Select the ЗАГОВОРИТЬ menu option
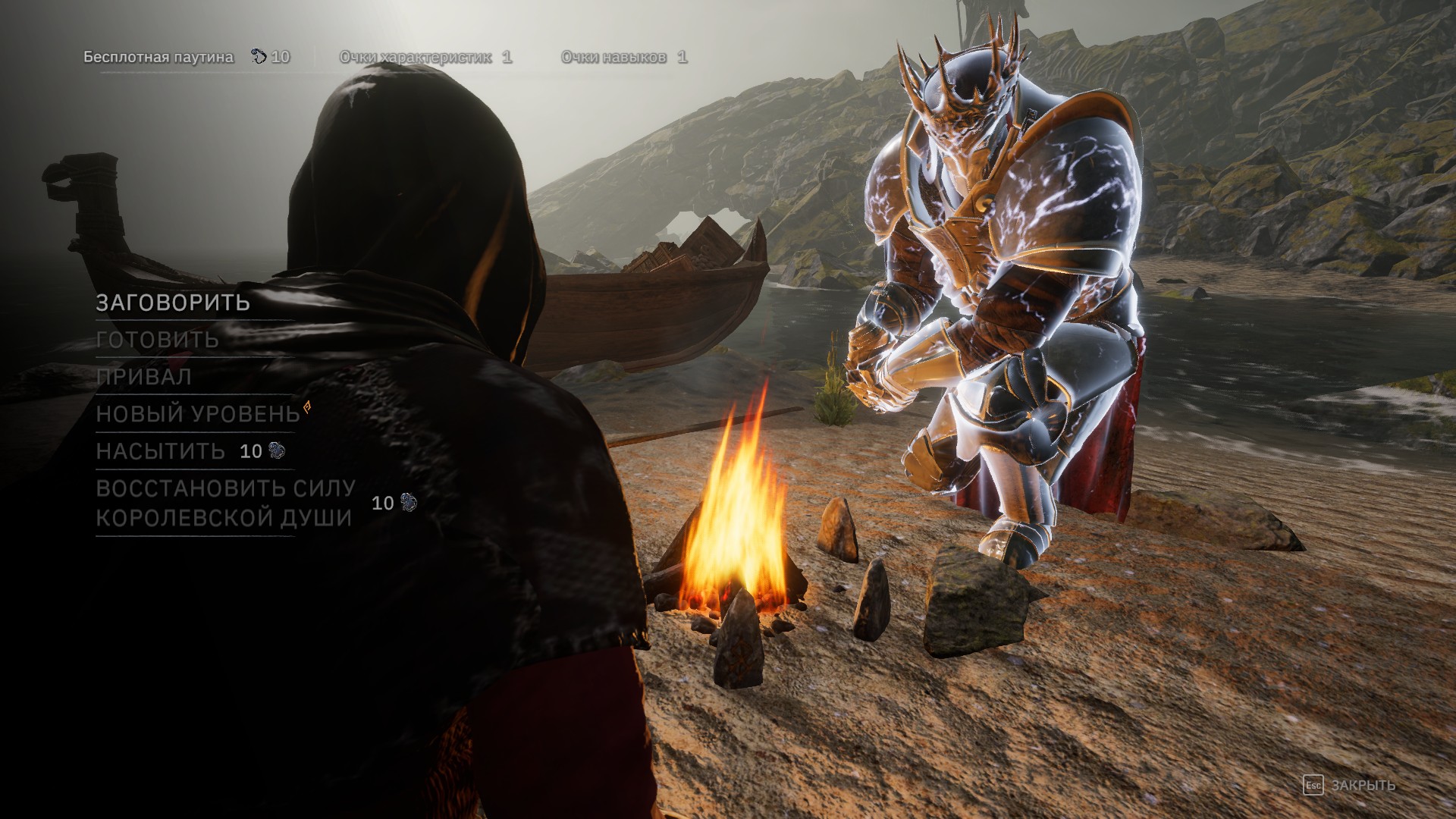 coord(173,303)
